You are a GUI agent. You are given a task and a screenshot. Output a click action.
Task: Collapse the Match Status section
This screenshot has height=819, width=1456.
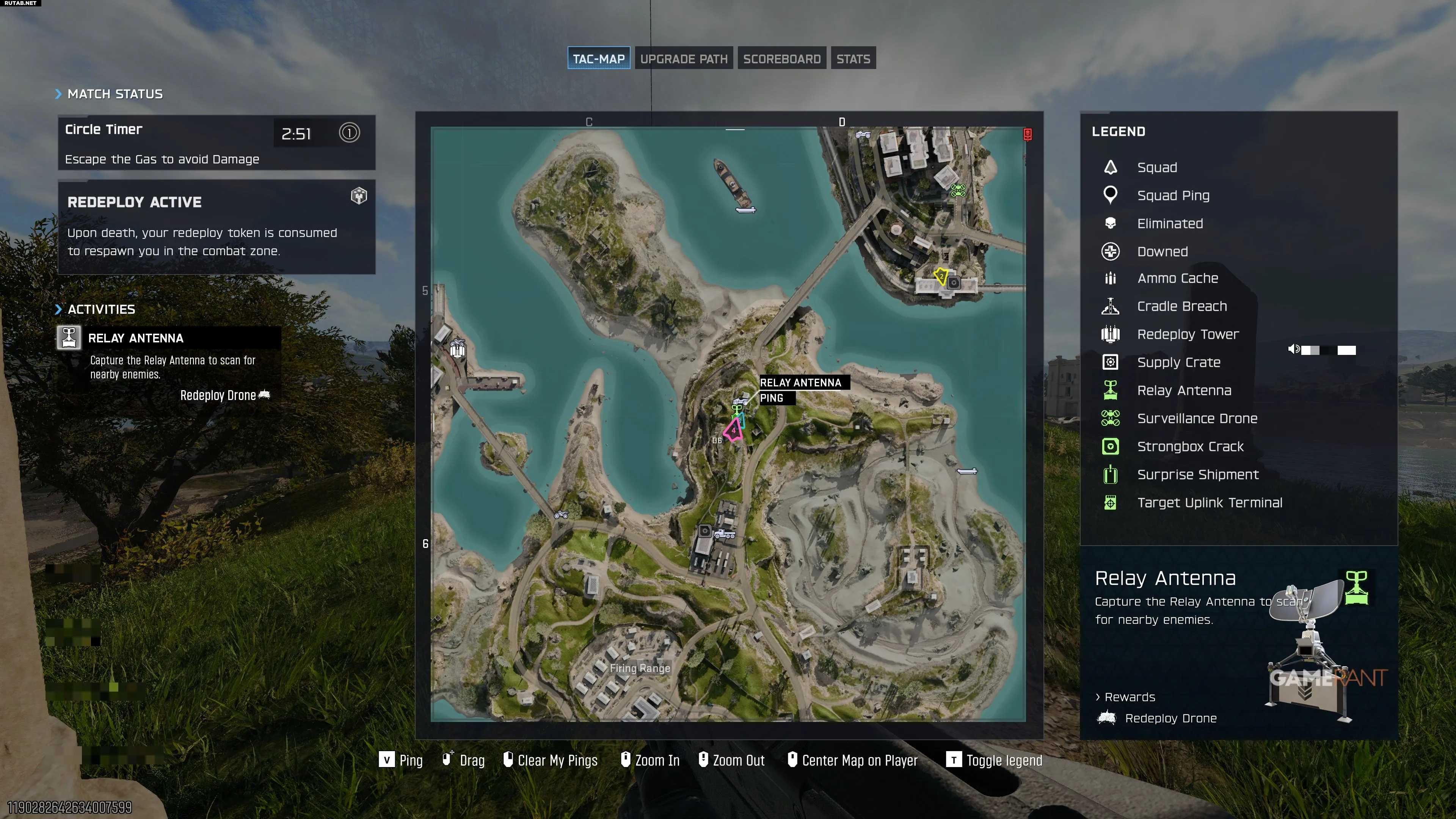click(x=109, y=94)
